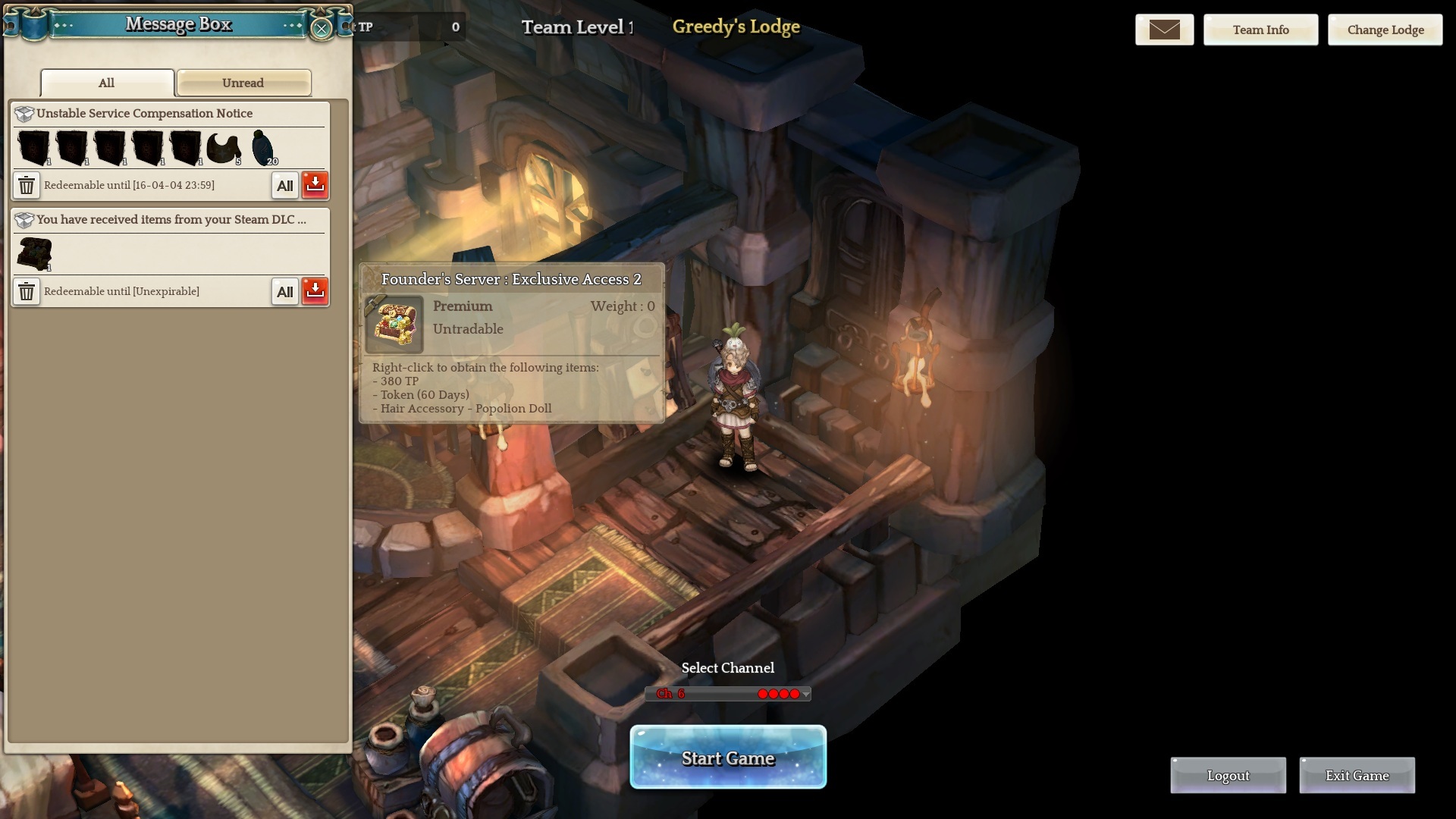
Task: Switch to the Unread messages tab
Action: [x=243, y=83]
